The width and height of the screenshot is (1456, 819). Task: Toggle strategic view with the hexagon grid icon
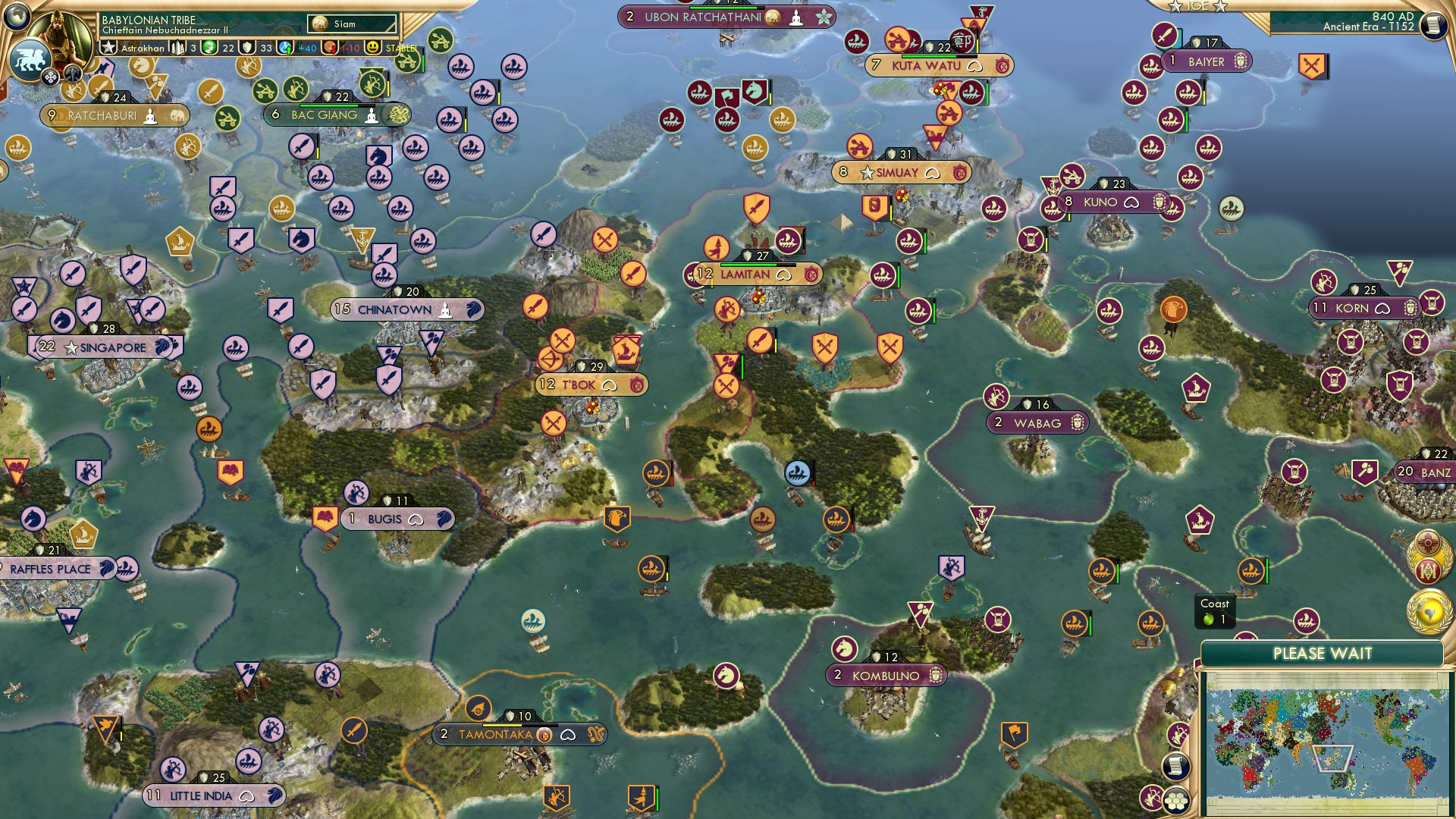pos(1178,800)
